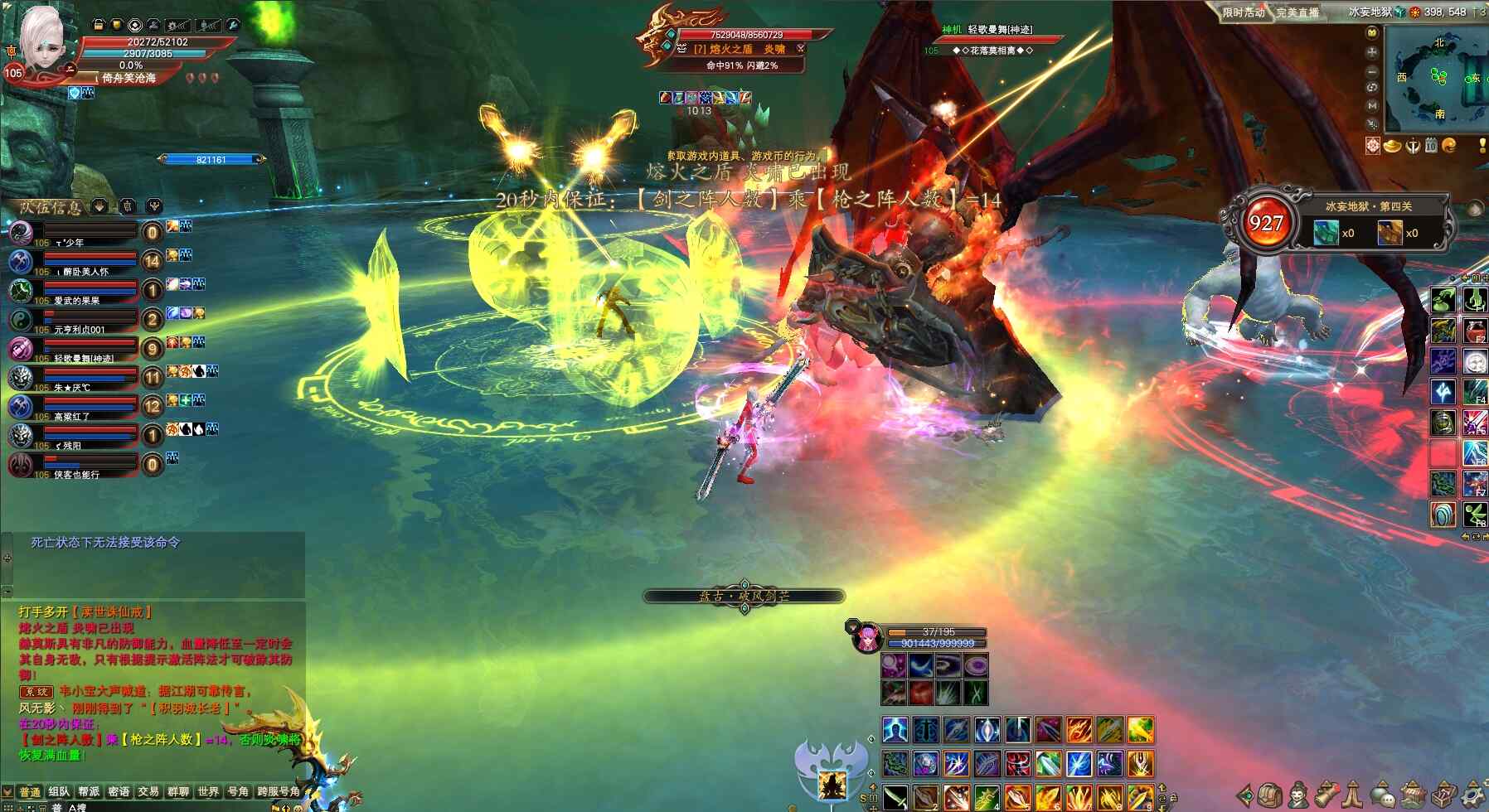Open the 完美直播 live stream button

(1297, 12)
